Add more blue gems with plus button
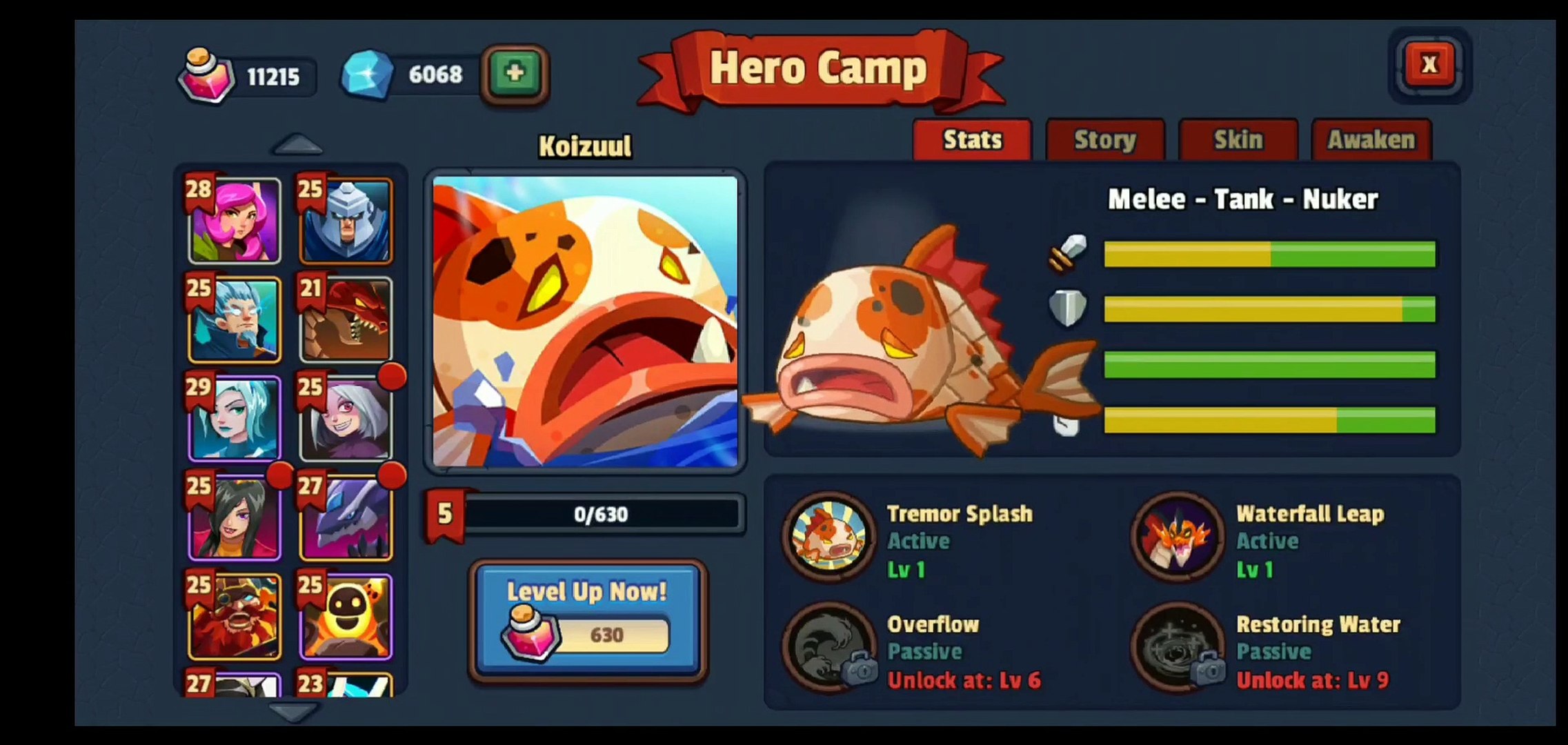Image resolution: width=1568 pixels, height=745 pixels. [515, 73]
